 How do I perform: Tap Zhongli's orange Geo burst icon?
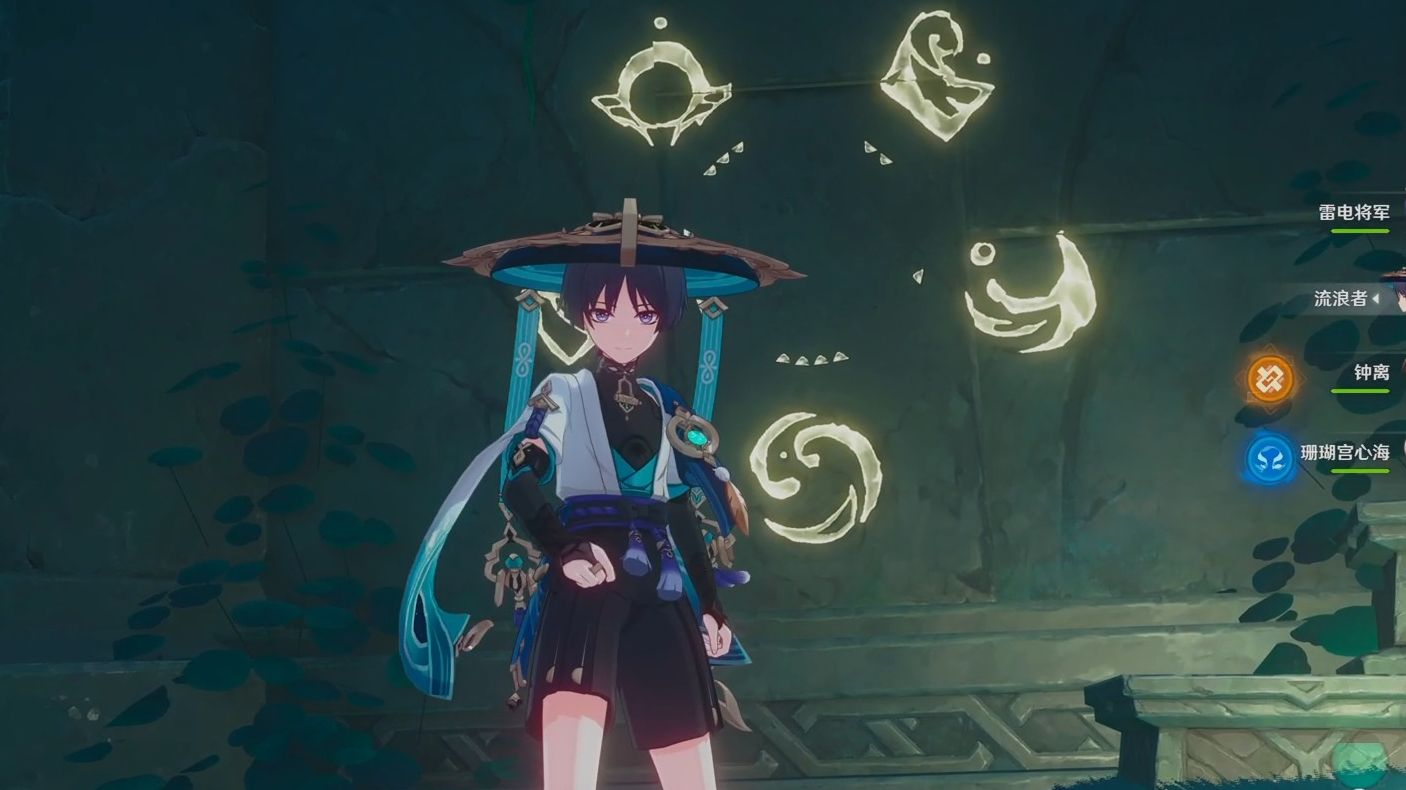(x=1268, y=380)
